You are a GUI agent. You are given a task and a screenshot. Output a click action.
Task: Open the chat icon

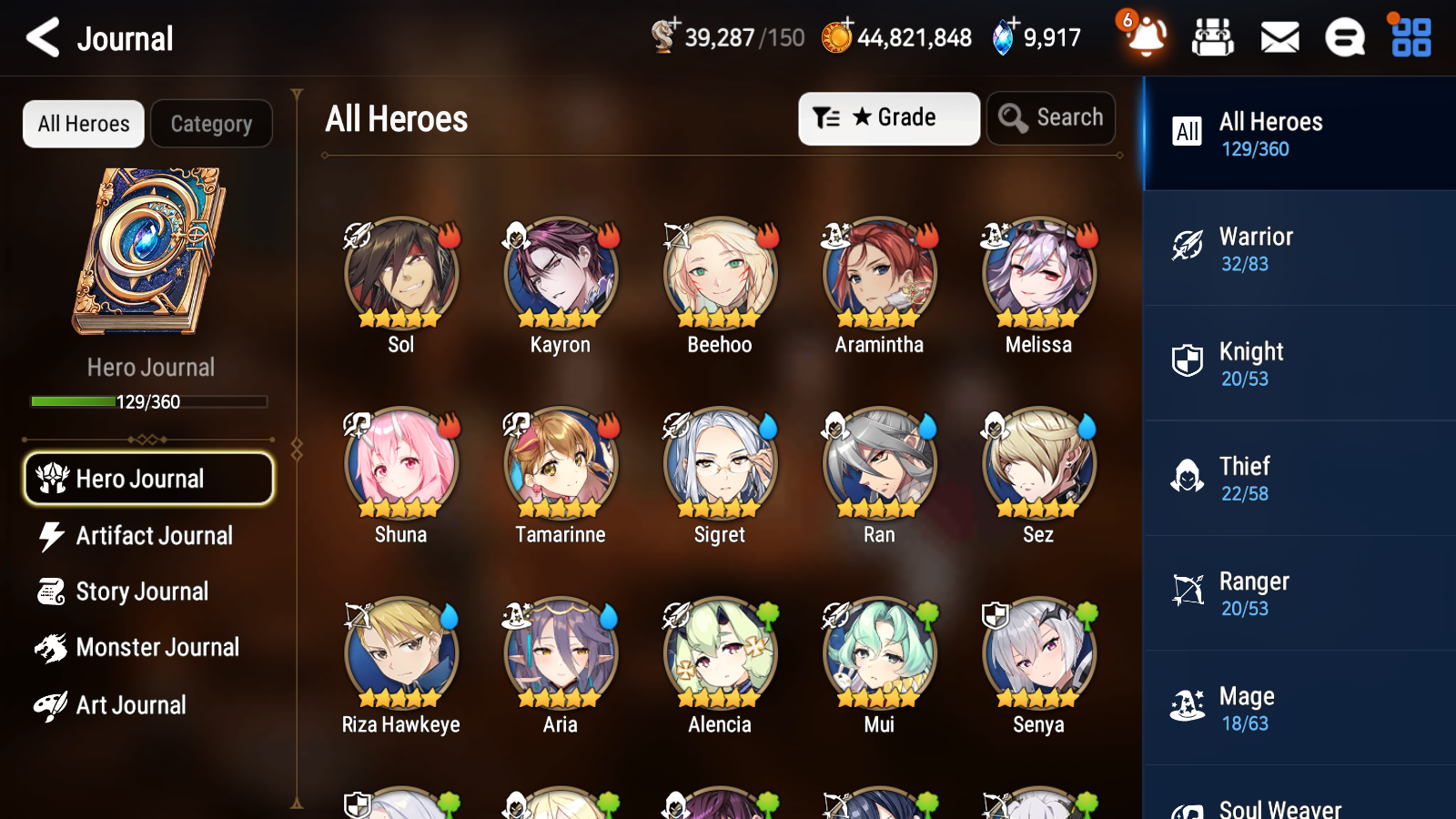pyautogui.click(x=1344, y=38)
